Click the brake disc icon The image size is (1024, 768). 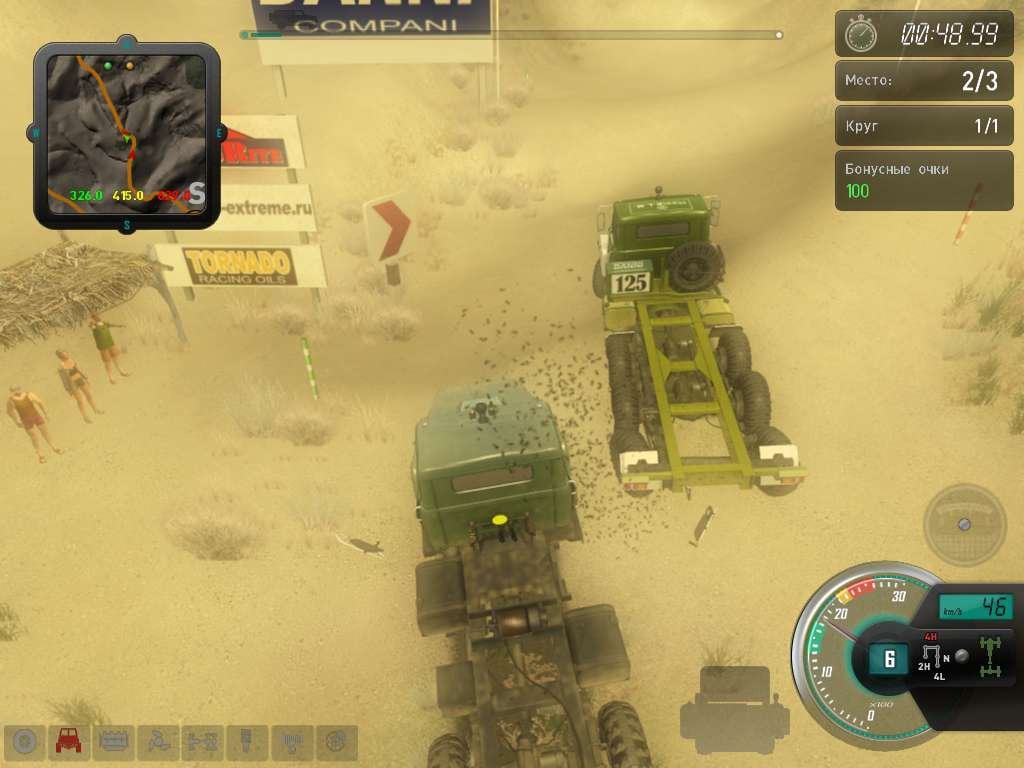tap(336, 741)
